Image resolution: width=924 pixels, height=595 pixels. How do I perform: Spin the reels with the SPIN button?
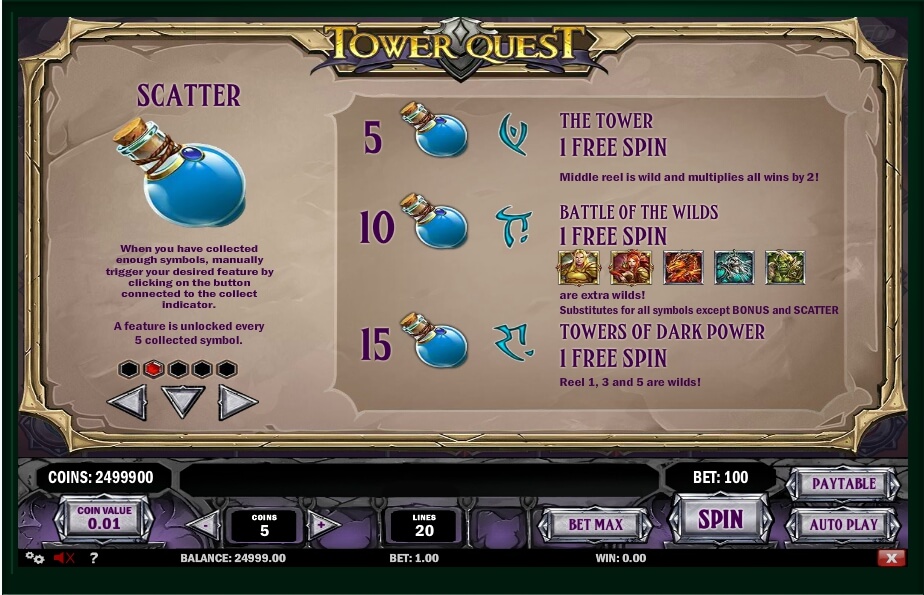720,520
